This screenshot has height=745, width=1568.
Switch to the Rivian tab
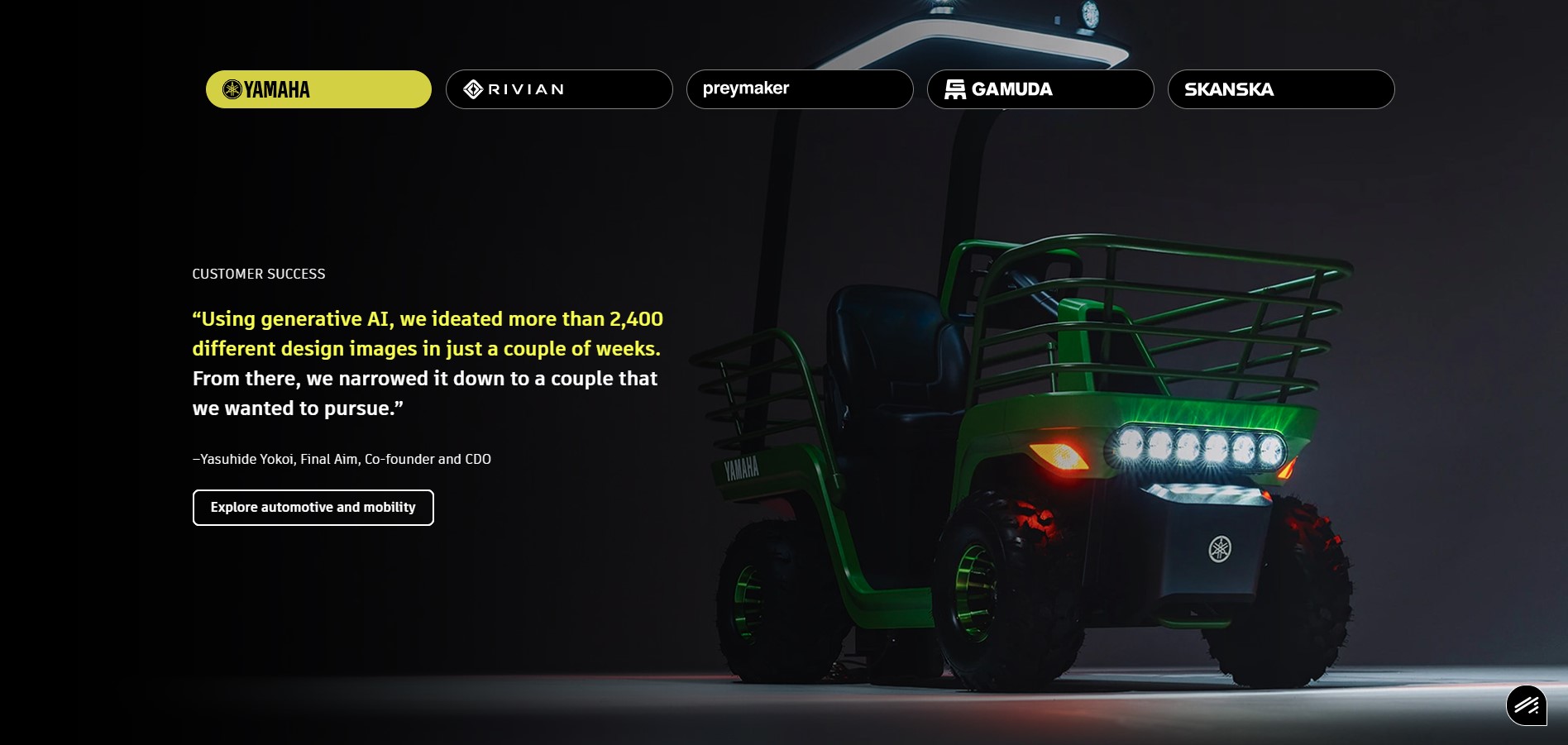(559, 89)
